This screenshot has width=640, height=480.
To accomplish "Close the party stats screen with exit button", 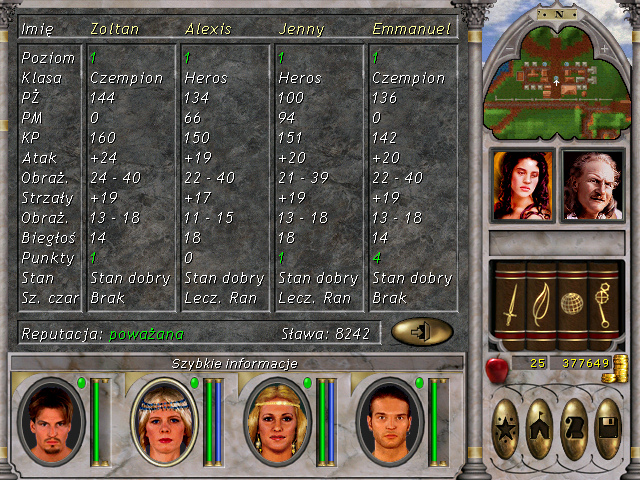I will [422, 332].
